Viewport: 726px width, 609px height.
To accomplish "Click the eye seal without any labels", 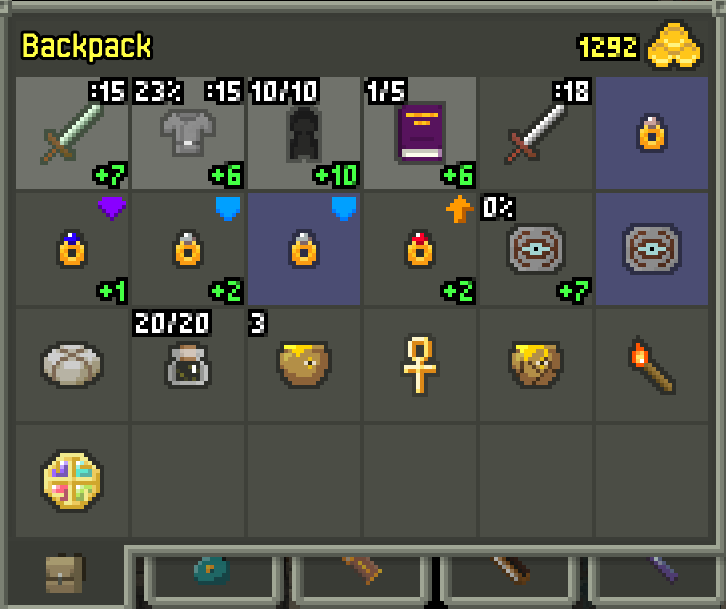I will click(x=651, y=249).
